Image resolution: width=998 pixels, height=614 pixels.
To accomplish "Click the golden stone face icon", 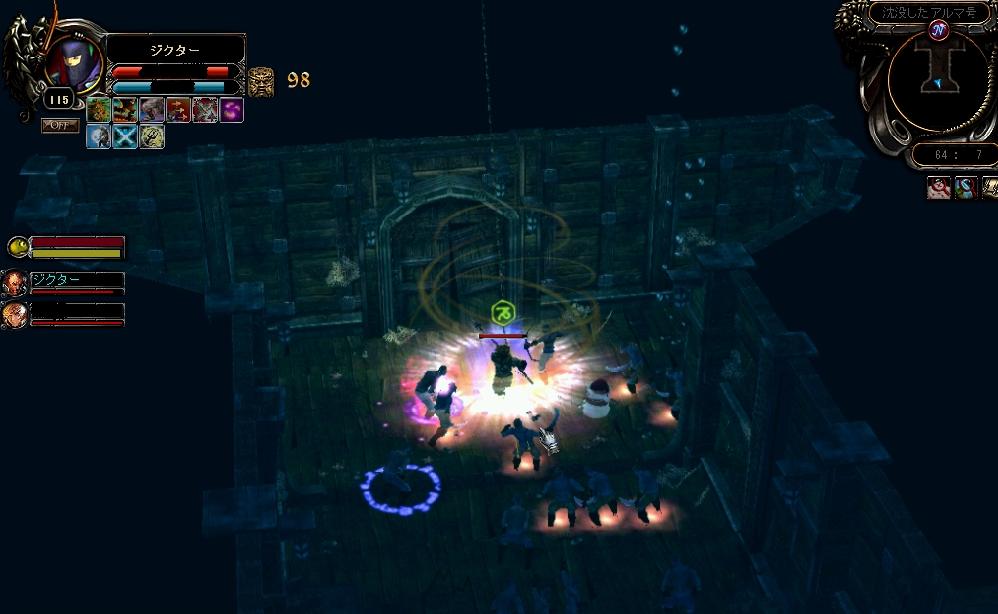I will coord(261,80).
